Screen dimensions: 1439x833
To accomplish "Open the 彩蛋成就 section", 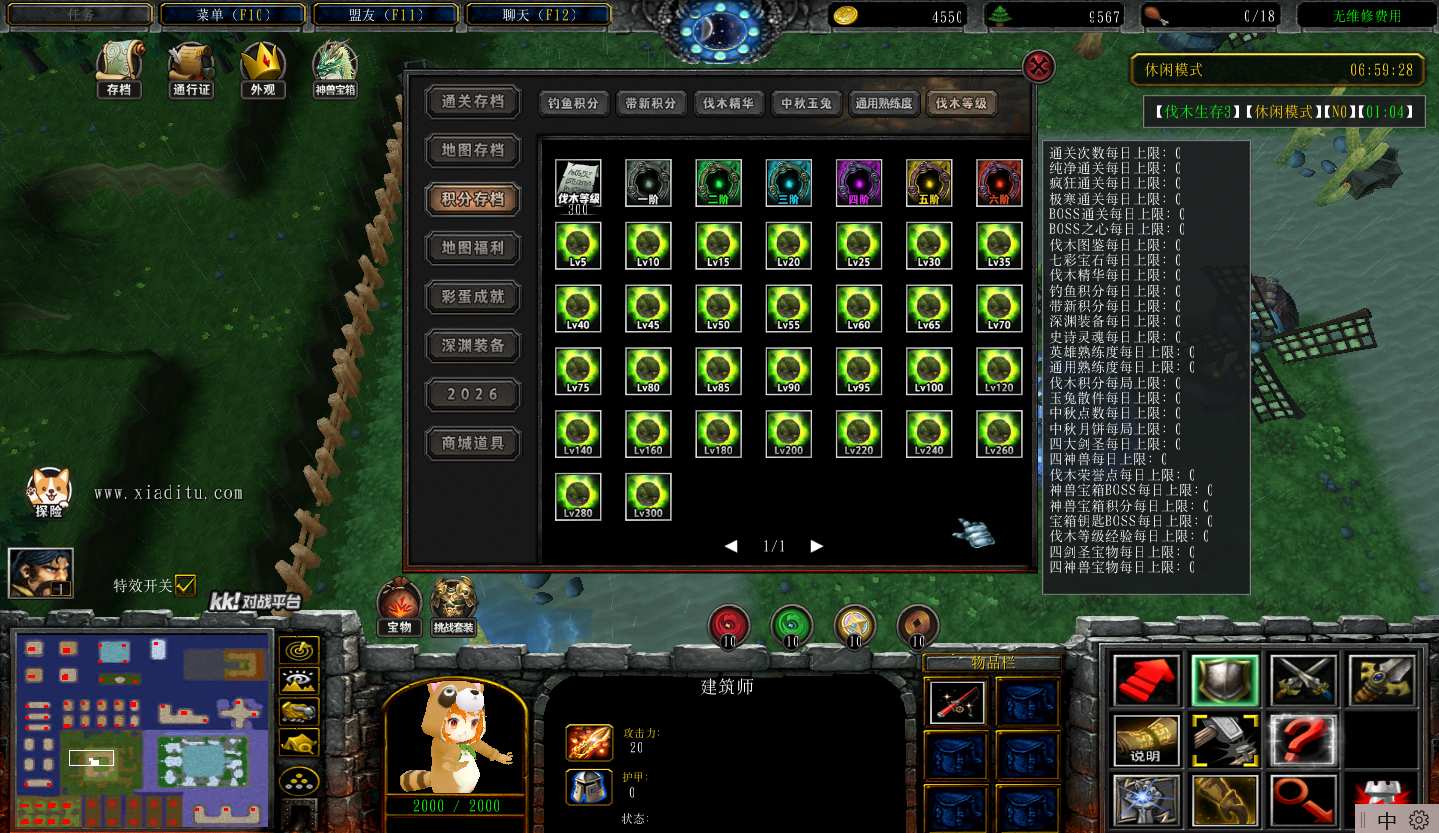I will click(x=473, y=296).
